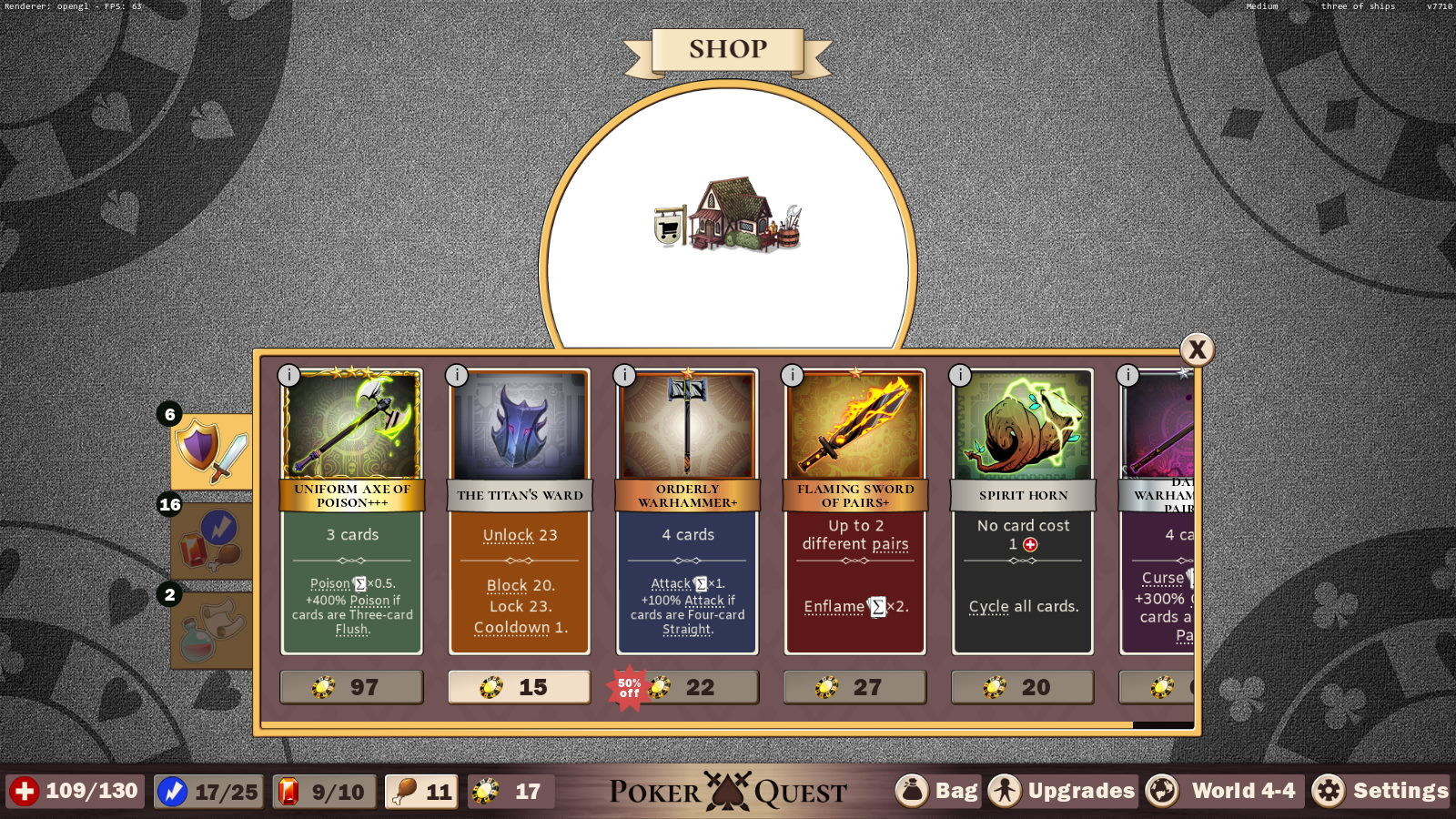Buy The Titan's Ward for 15 chips
Screen dimensions: 1456x819
click(x=519, y=687)
